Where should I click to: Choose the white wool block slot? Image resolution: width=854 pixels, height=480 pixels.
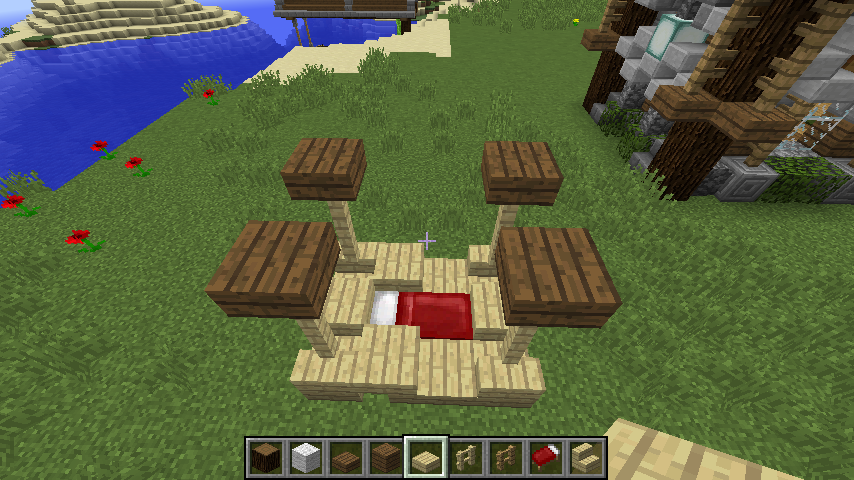(306, 458)
